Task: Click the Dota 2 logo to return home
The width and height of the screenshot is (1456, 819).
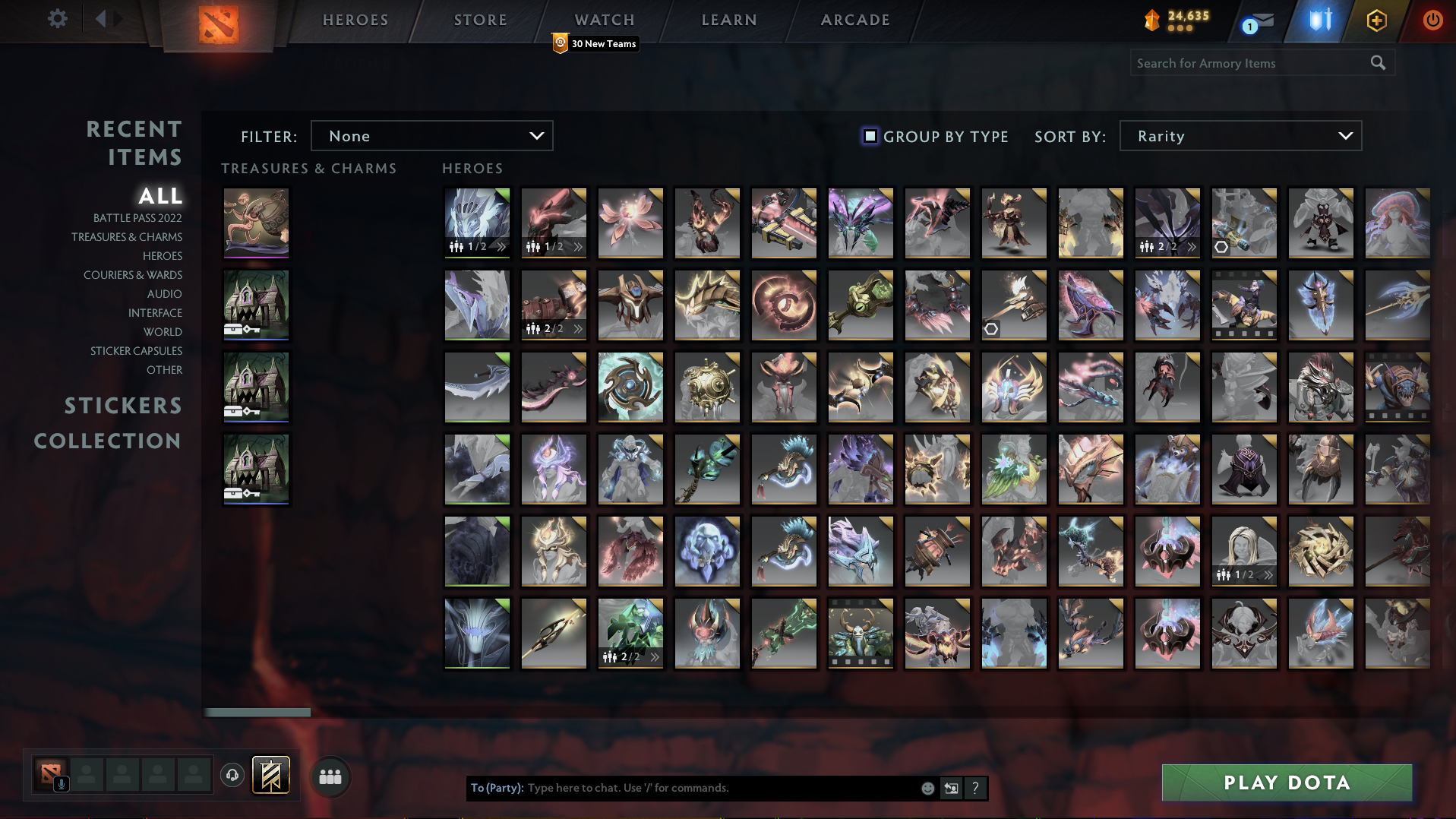Action: tap(219, 23)
